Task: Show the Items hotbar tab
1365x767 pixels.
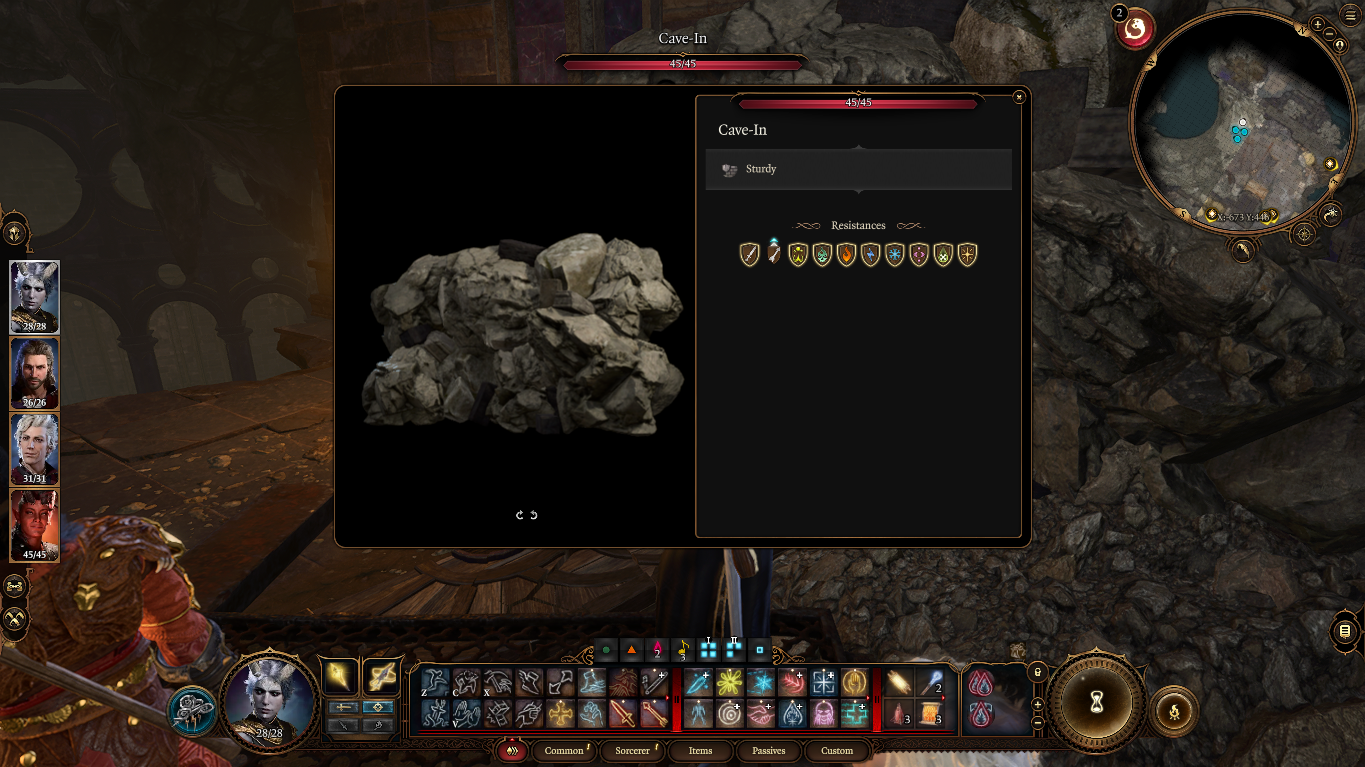Action: click(x=700, y=751)
